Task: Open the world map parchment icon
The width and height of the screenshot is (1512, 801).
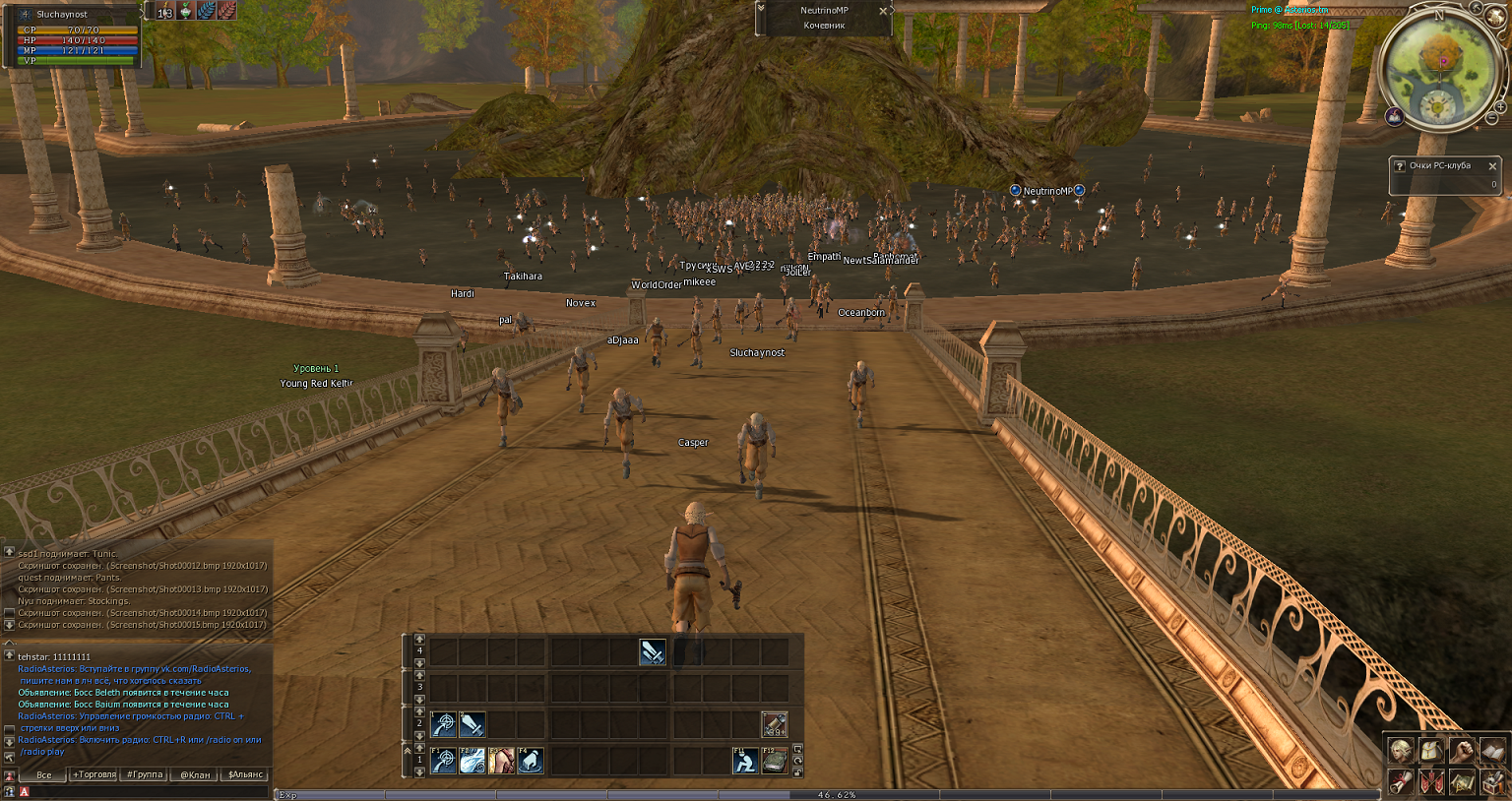Action: pyautogui.click(x=1462, y=782)
